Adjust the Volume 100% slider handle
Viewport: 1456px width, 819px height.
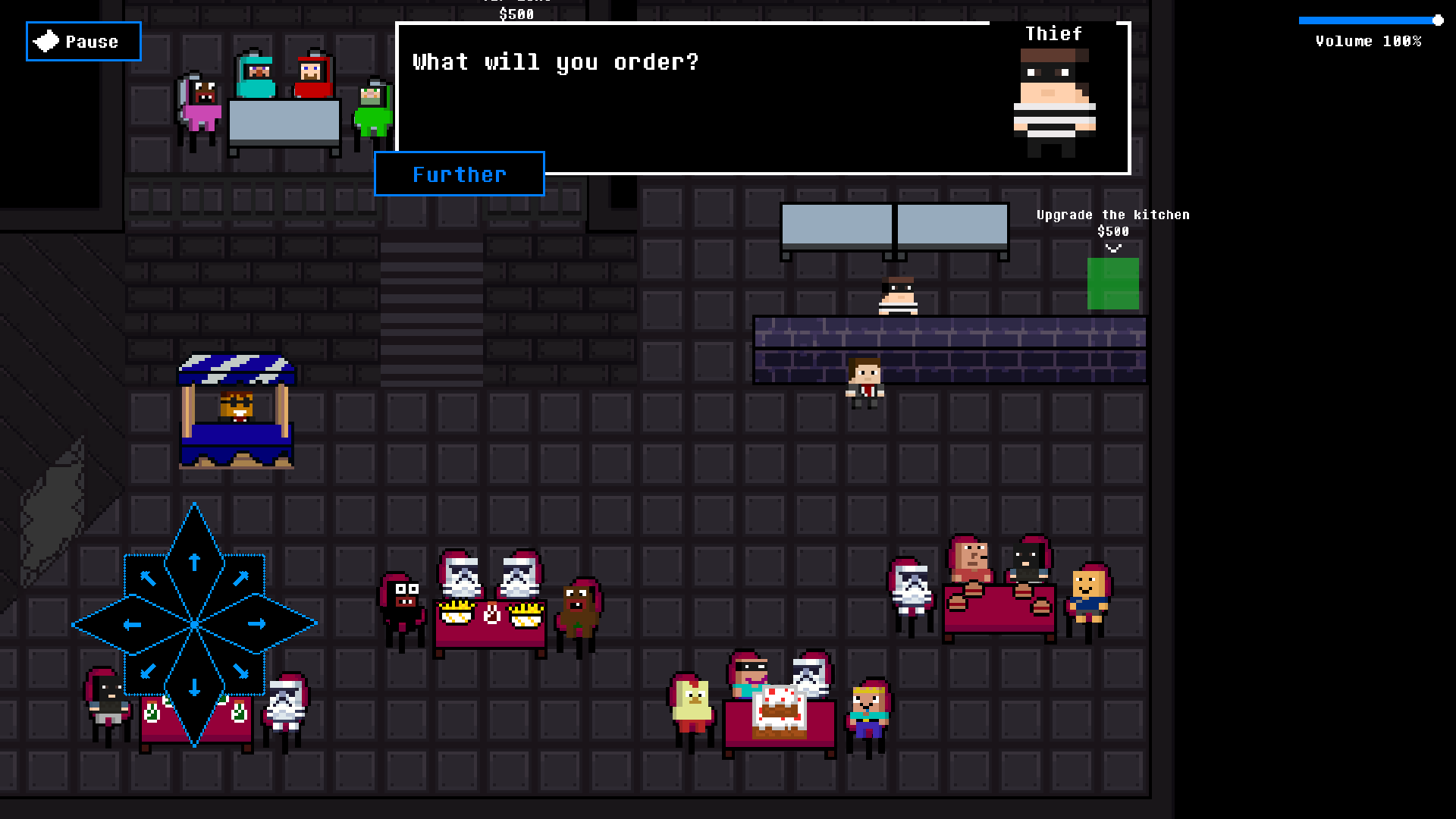1439,20
